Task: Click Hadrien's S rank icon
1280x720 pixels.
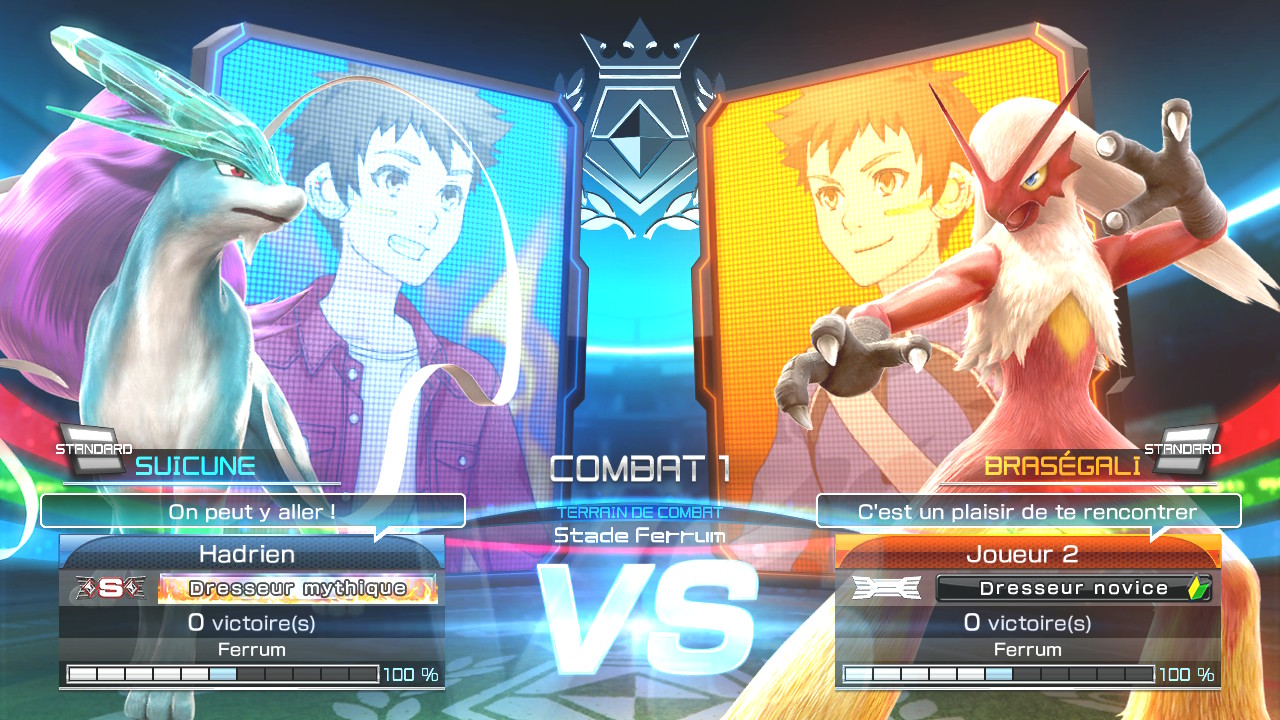Action: click(x=107, y=588)
